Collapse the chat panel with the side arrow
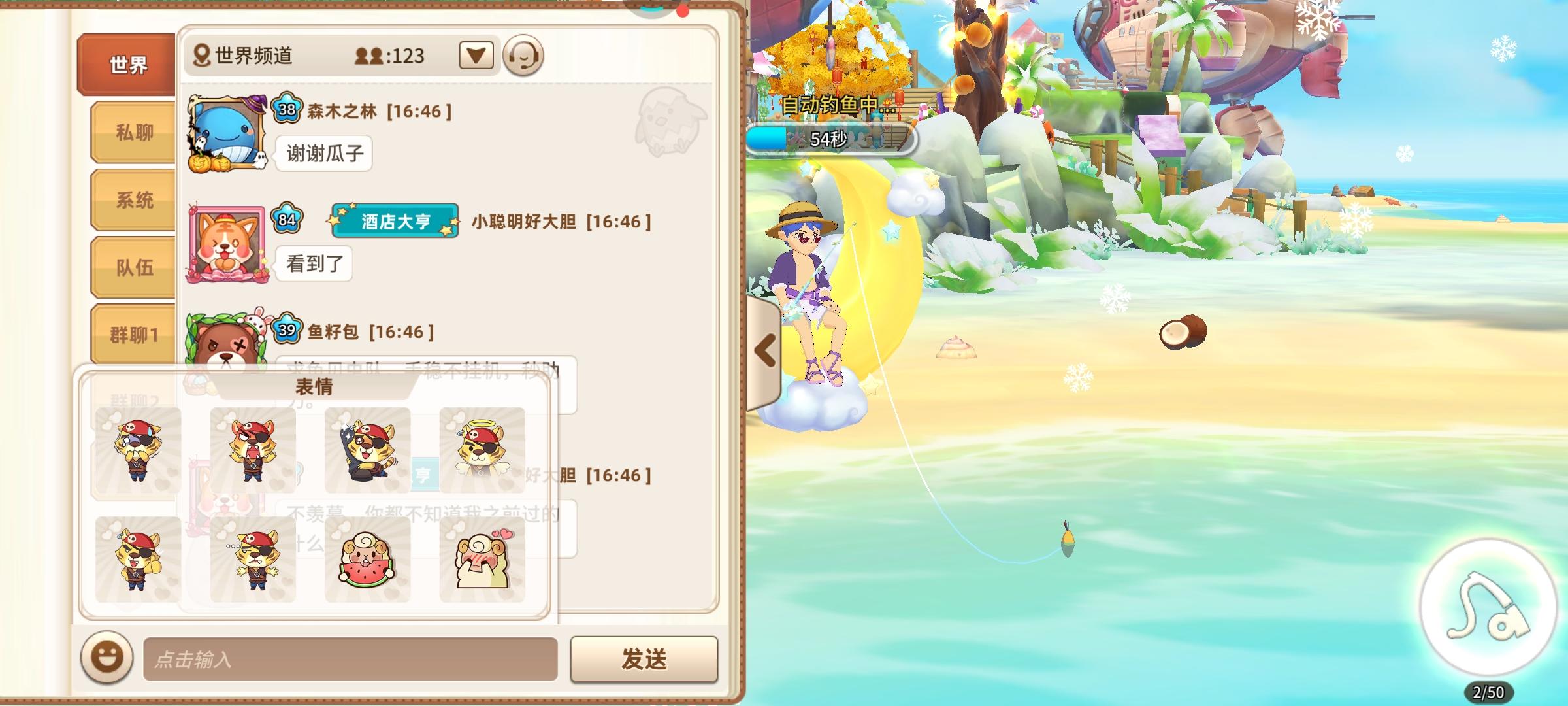The image size is (1568, 706). point(763,350)
